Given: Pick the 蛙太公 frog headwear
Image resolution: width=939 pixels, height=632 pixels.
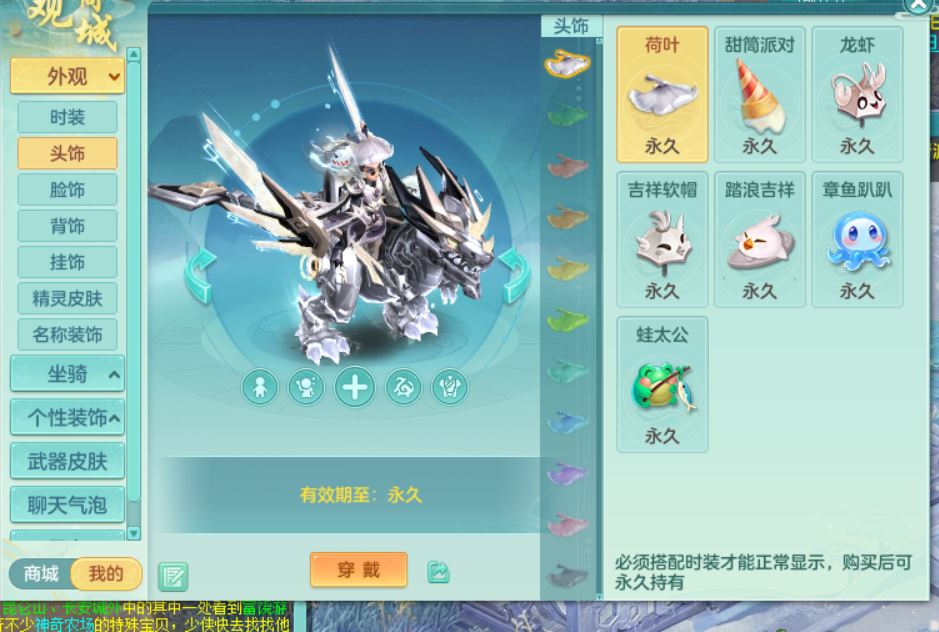Looking at the screenshot, I should 662,385.
